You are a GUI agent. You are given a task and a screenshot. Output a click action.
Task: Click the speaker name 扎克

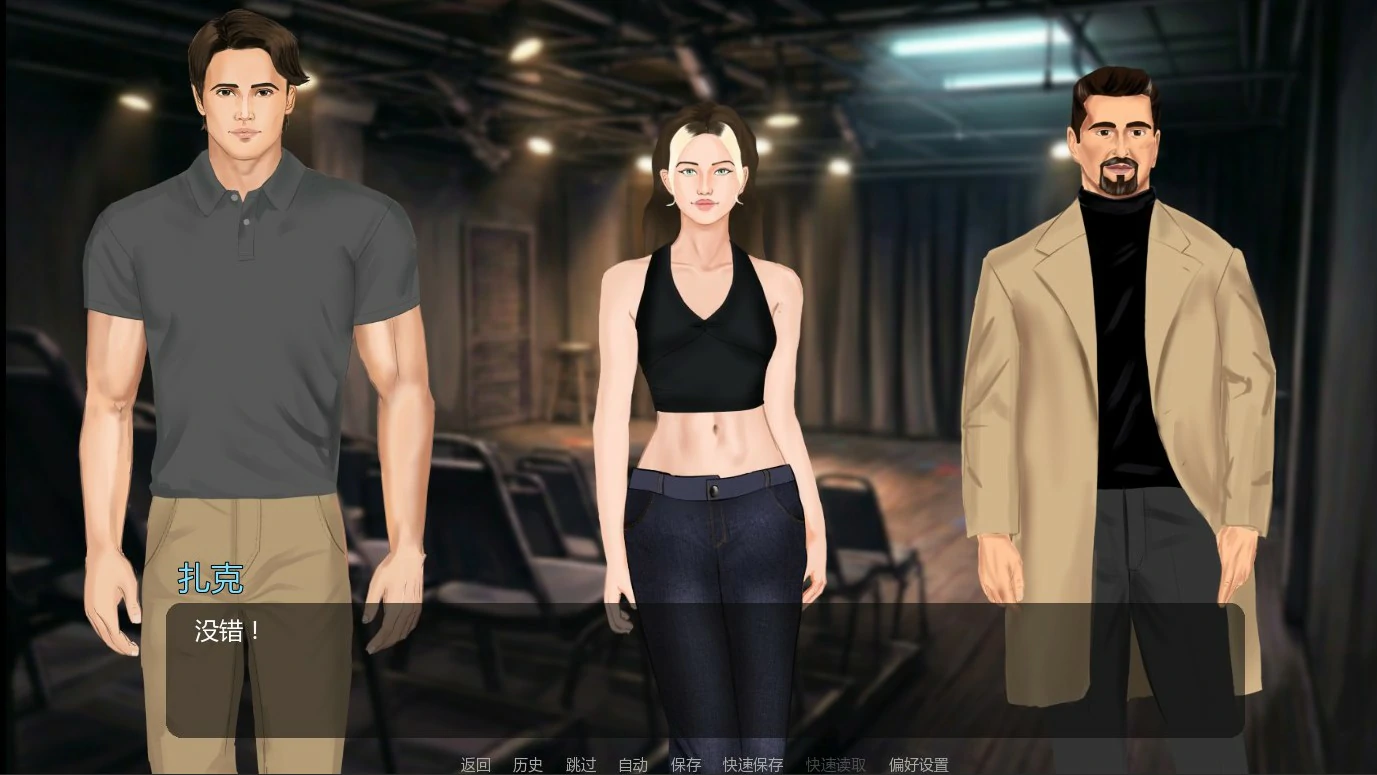(x=210, y=580)
